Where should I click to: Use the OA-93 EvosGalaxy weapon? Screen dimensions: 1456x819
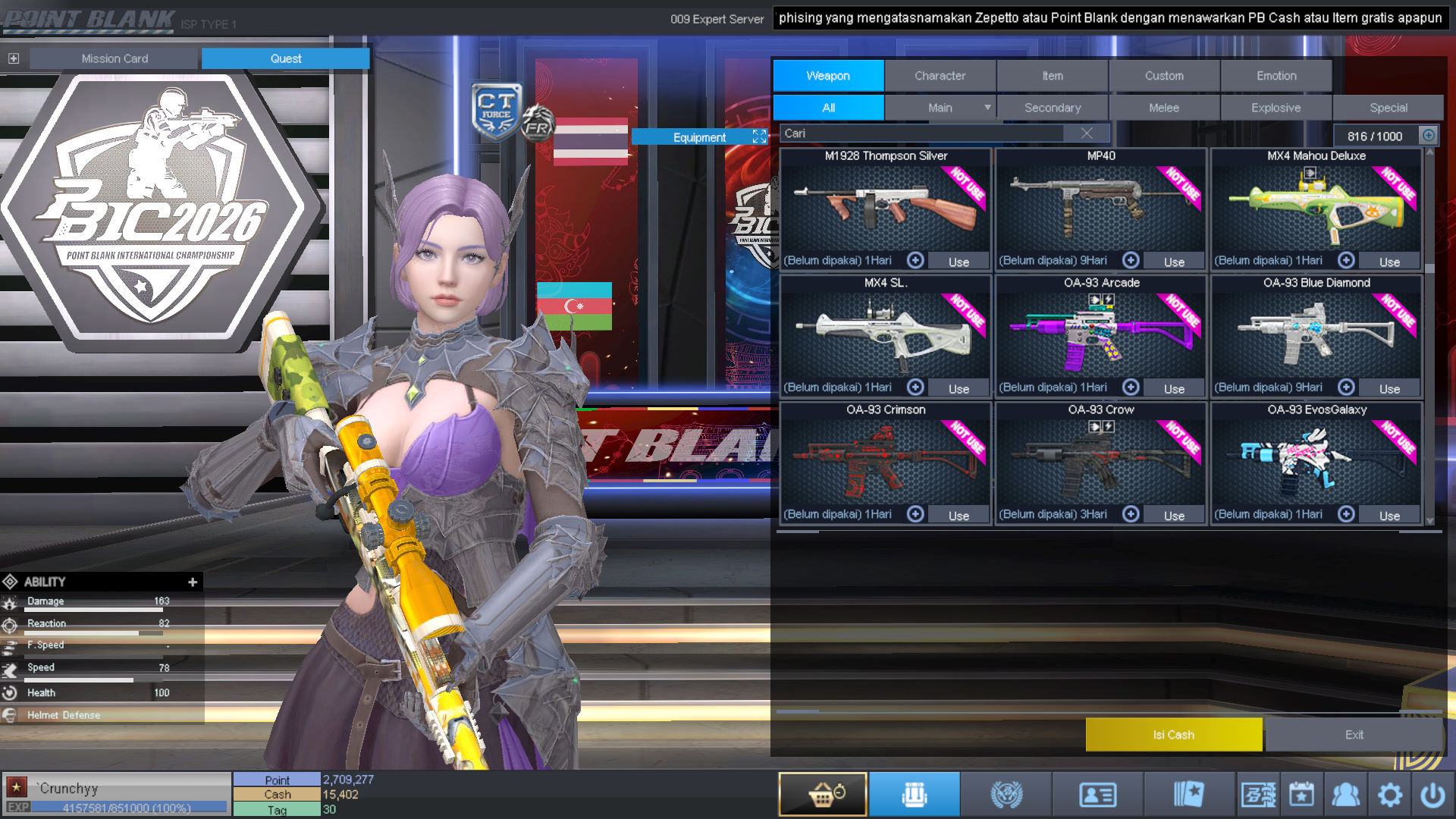coord(1389,516)
